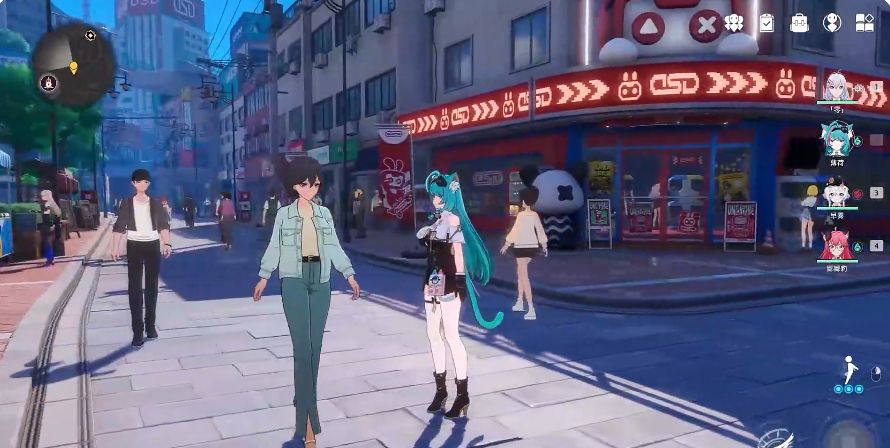The image size is (890, 448).
Task: Switch to the silver-haired party member portrait
Action: tap(838, 87)
